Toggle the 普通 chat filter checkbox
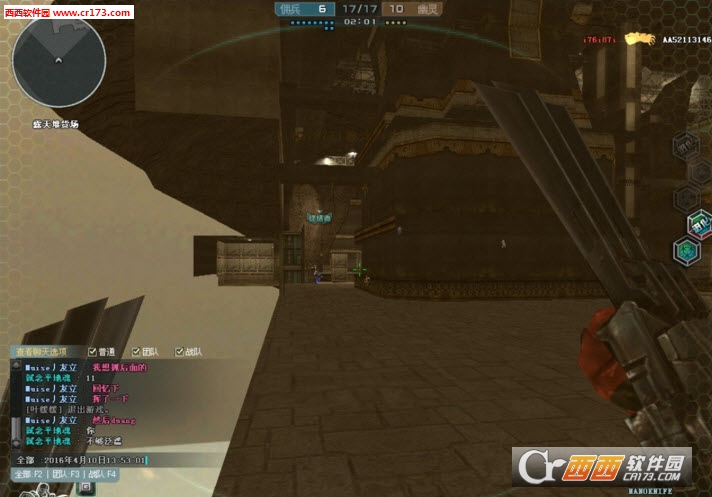The image size is (712, 497). coord(93,352)
